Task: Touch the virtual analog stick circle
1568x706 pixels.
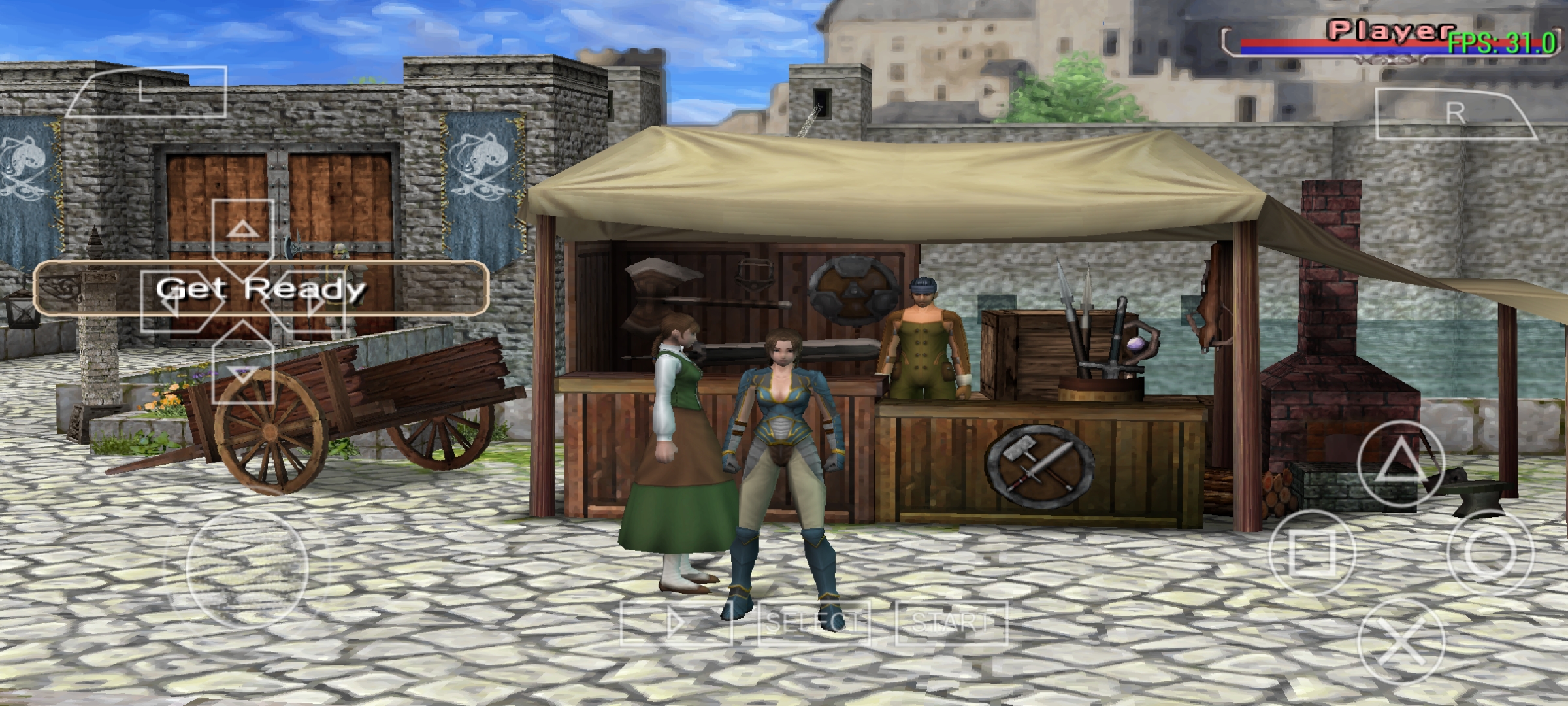Action: pos(246,569)
